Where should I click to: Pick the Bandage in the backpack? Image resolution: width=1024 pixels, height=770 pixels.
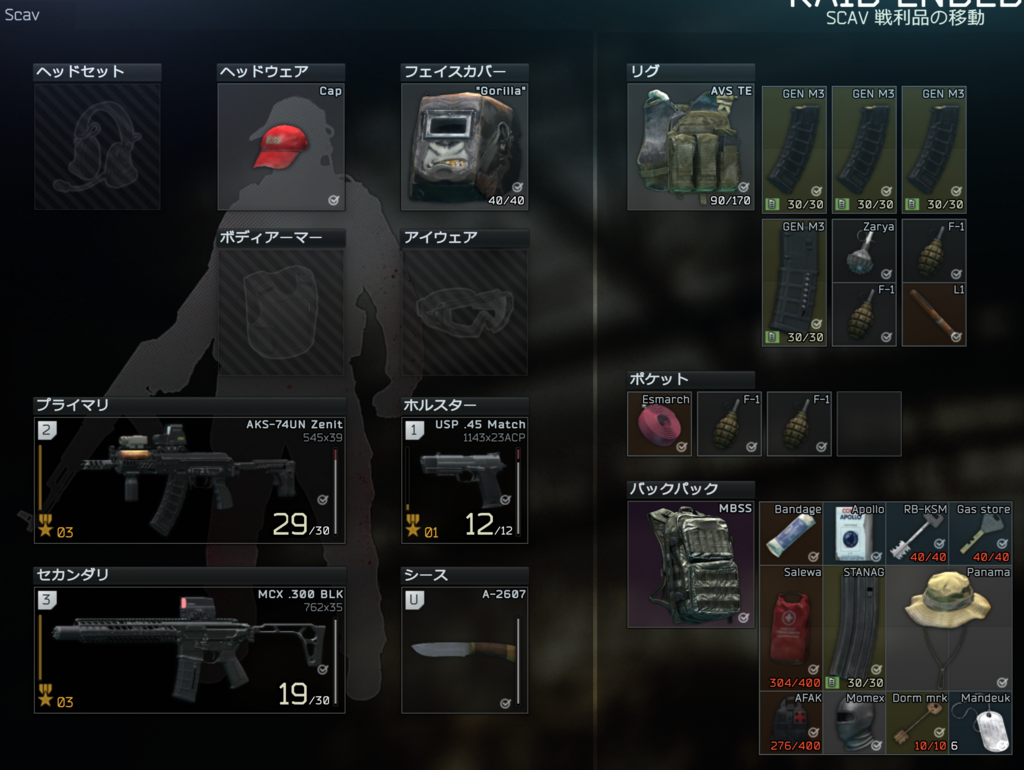791,534
